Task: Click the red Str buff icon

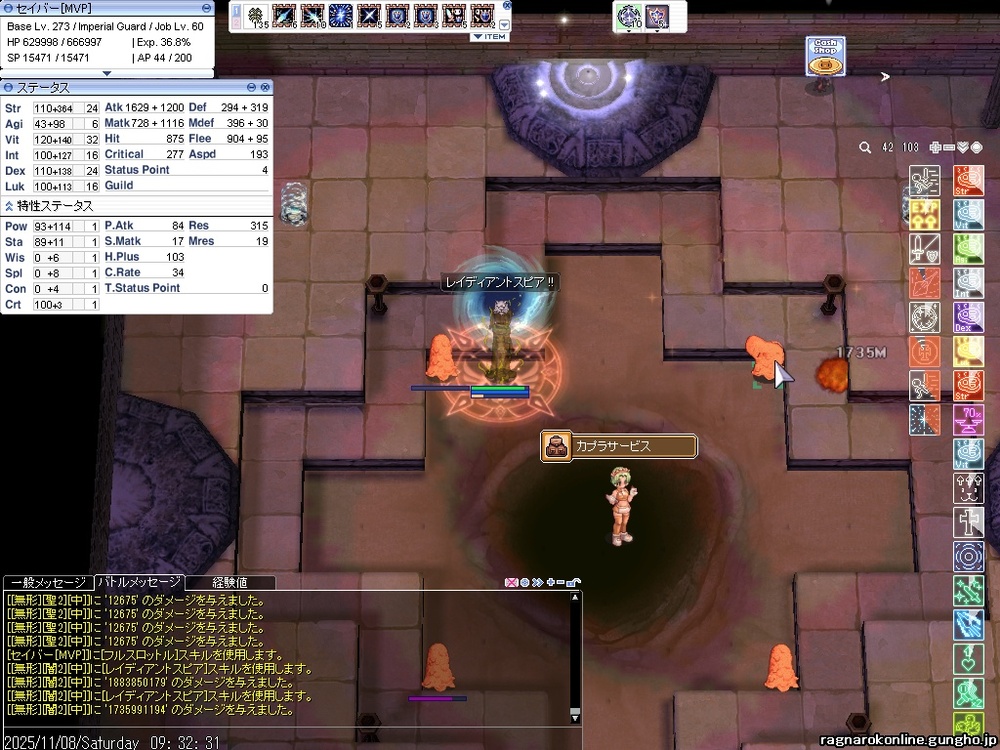Action: pyautogui.click(x=967, y=180)
